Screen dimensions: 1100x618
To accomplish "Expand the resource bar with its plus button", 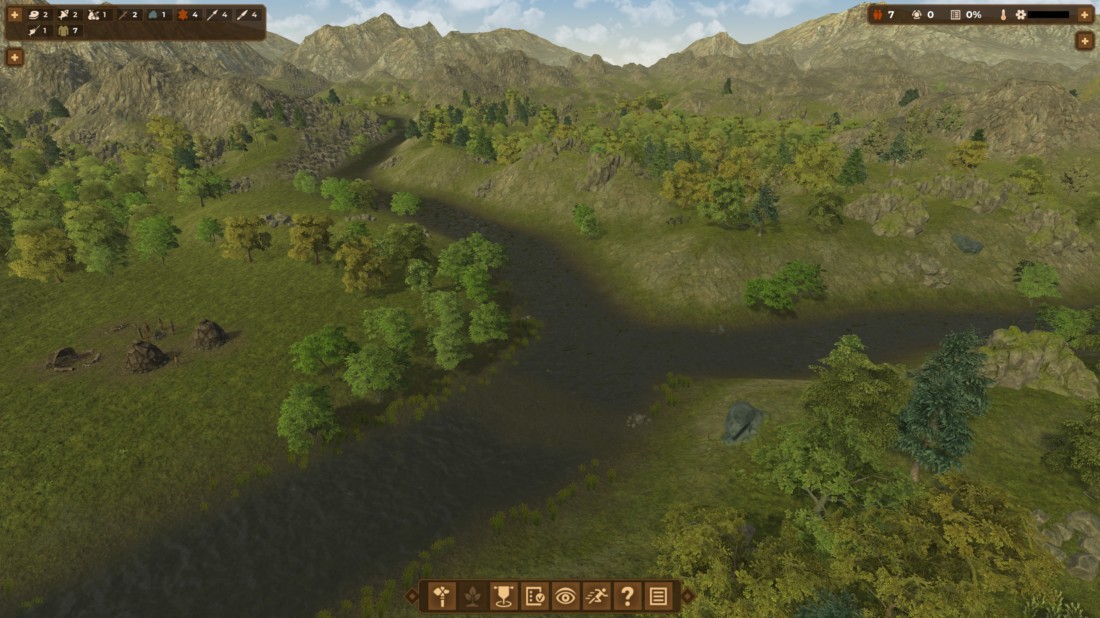I will 15,15.
